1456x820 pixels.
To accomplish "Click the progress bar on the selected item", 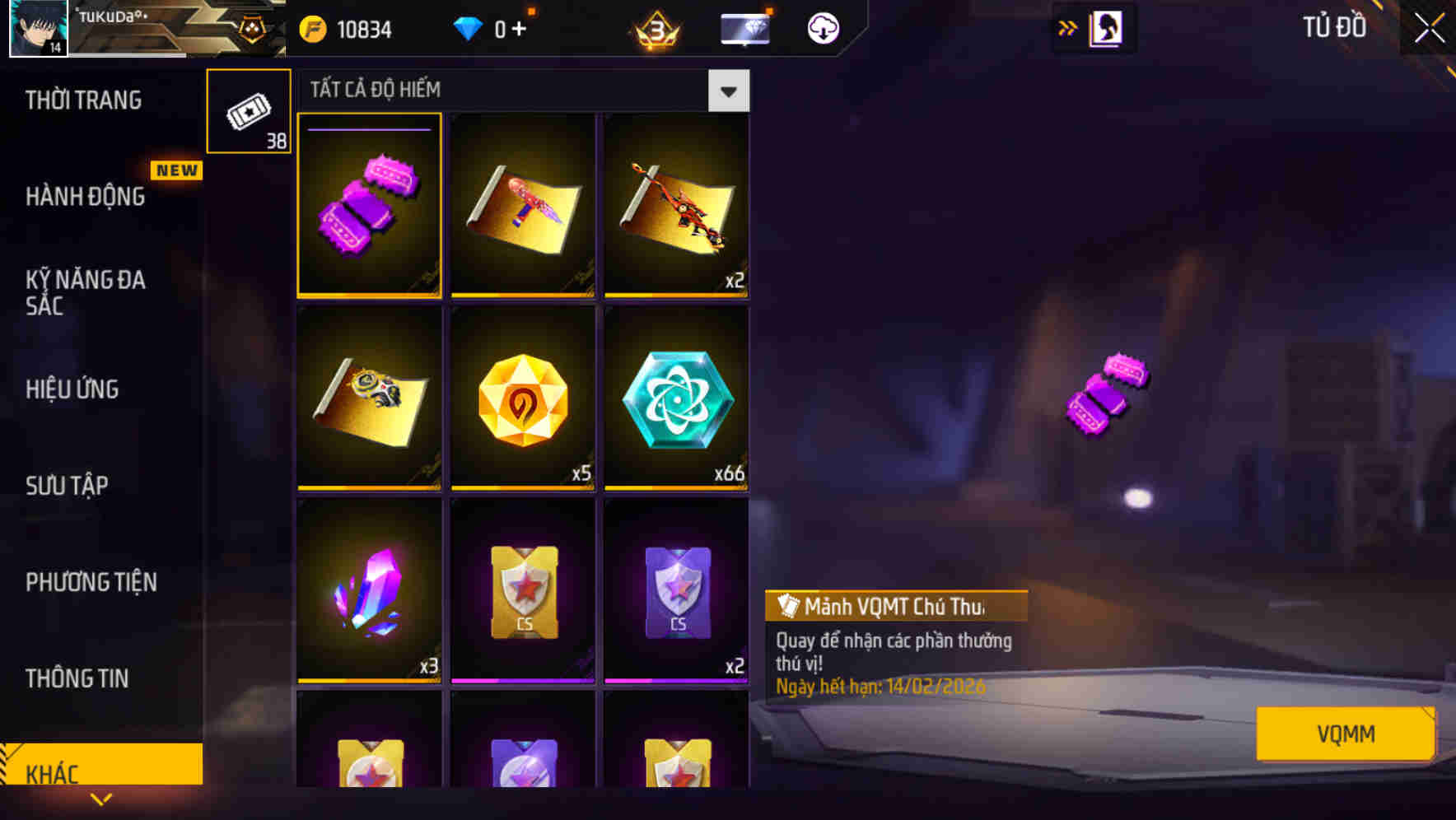I will (x=369, y=130).
